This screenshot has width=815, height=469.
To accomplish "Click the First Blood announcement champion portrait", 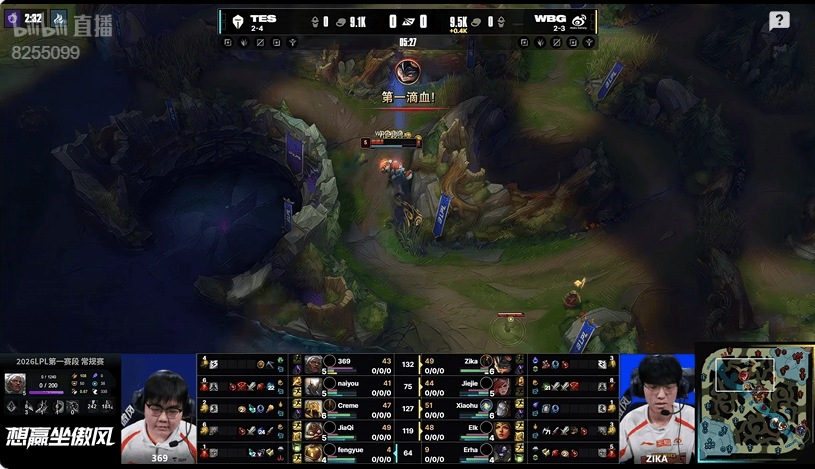I will (x=407, y=72).
